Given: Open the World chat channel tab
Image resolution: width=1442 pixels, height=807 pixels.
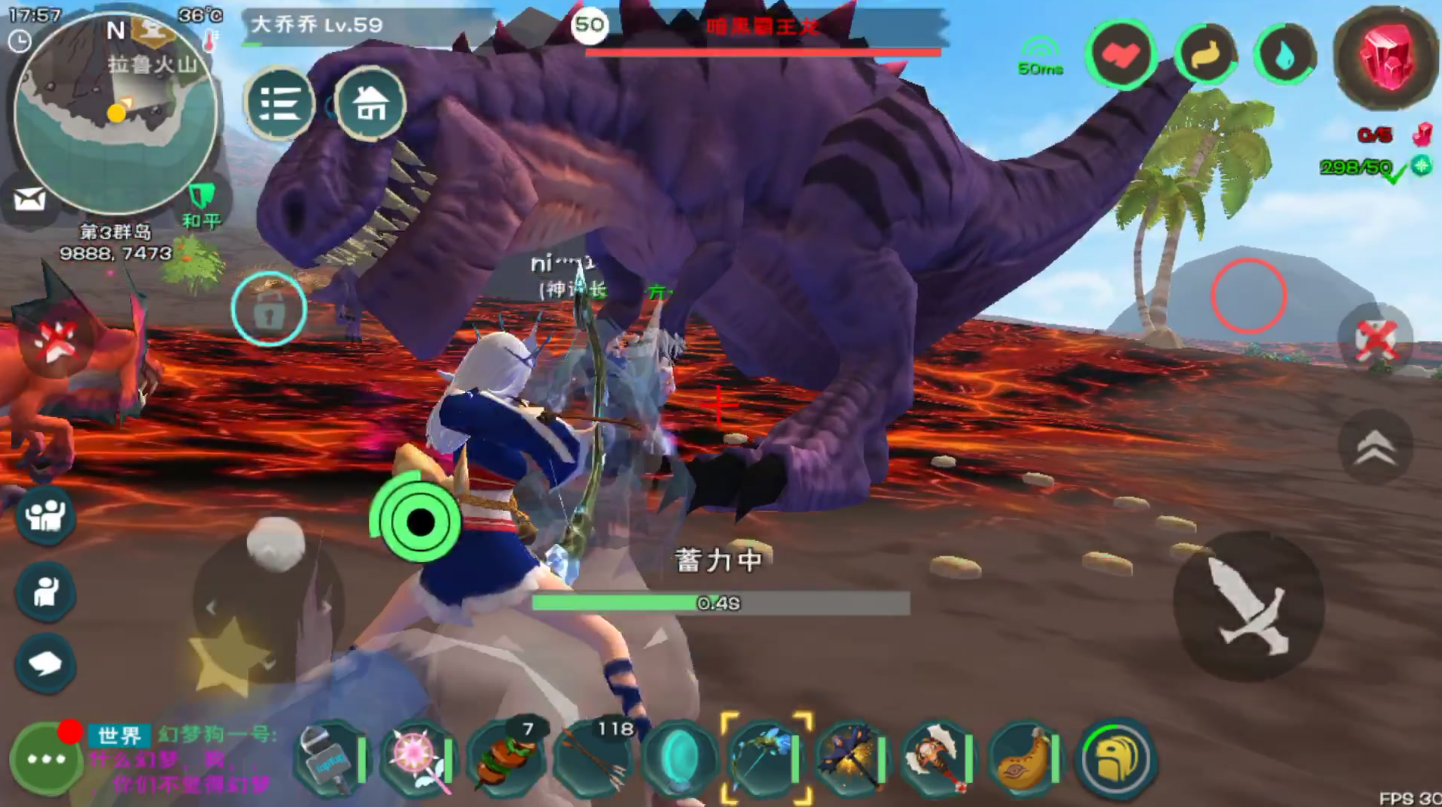Looking at the screenshot, I should coord(119,736).
